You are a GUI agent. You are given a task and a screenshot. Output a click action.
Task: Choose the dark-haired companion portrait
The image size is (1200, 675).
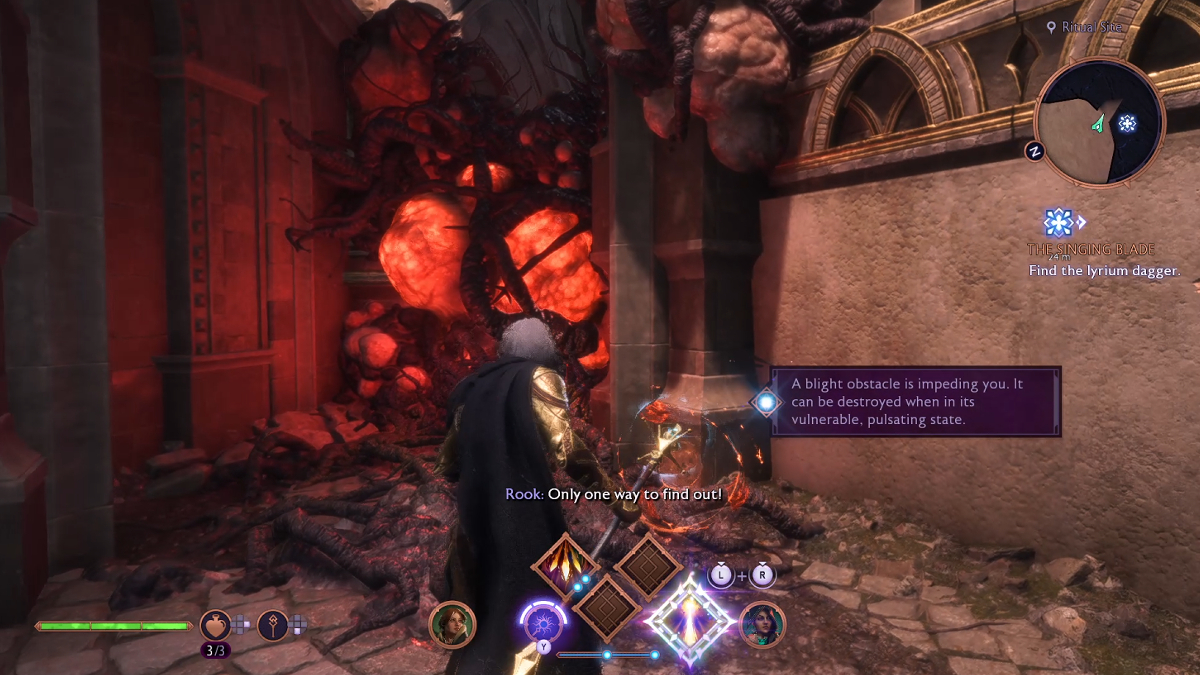(x=762, y=624)
